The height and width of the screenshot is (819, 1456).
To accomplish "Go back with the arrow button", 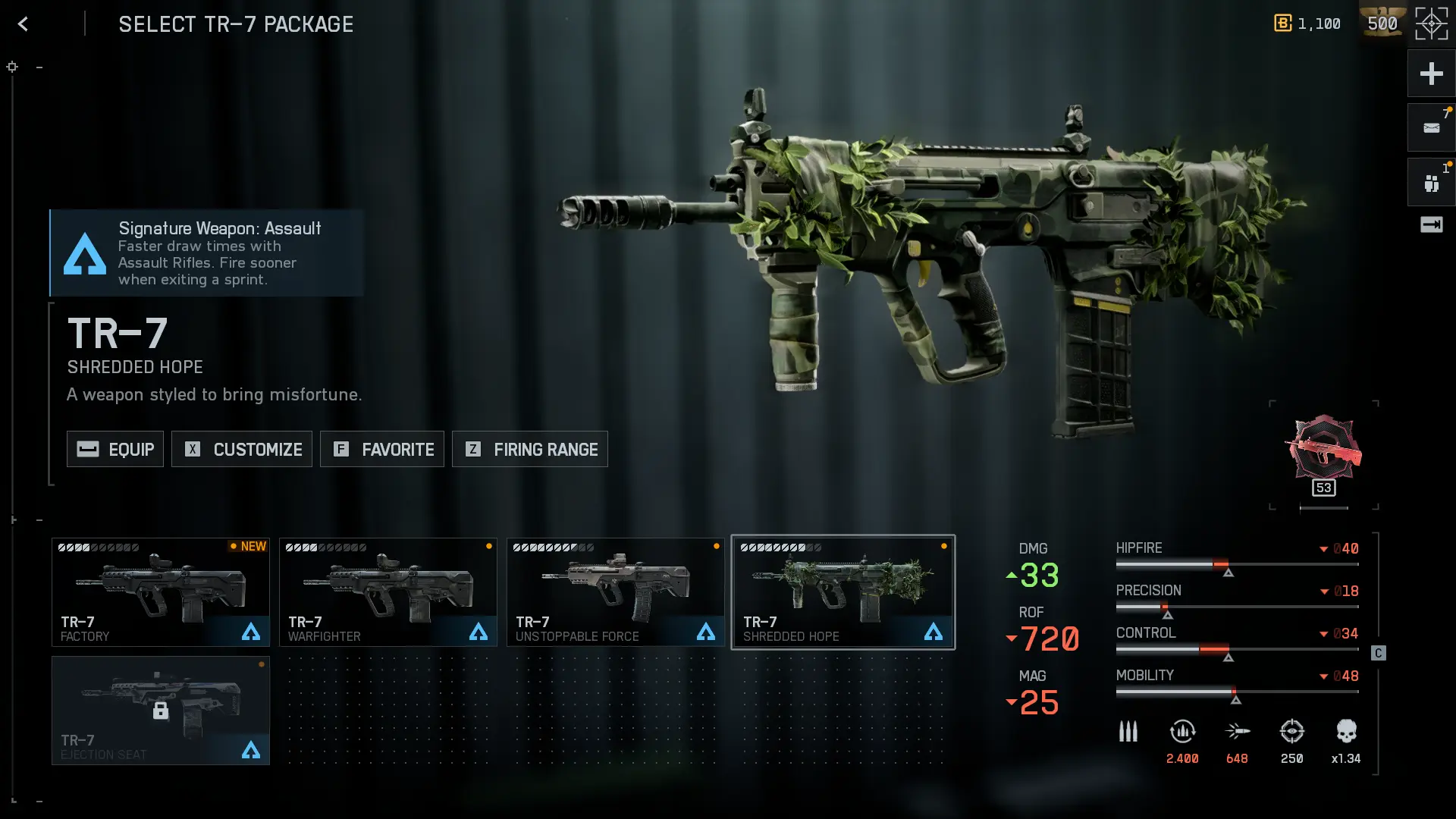I will (24, 24).
